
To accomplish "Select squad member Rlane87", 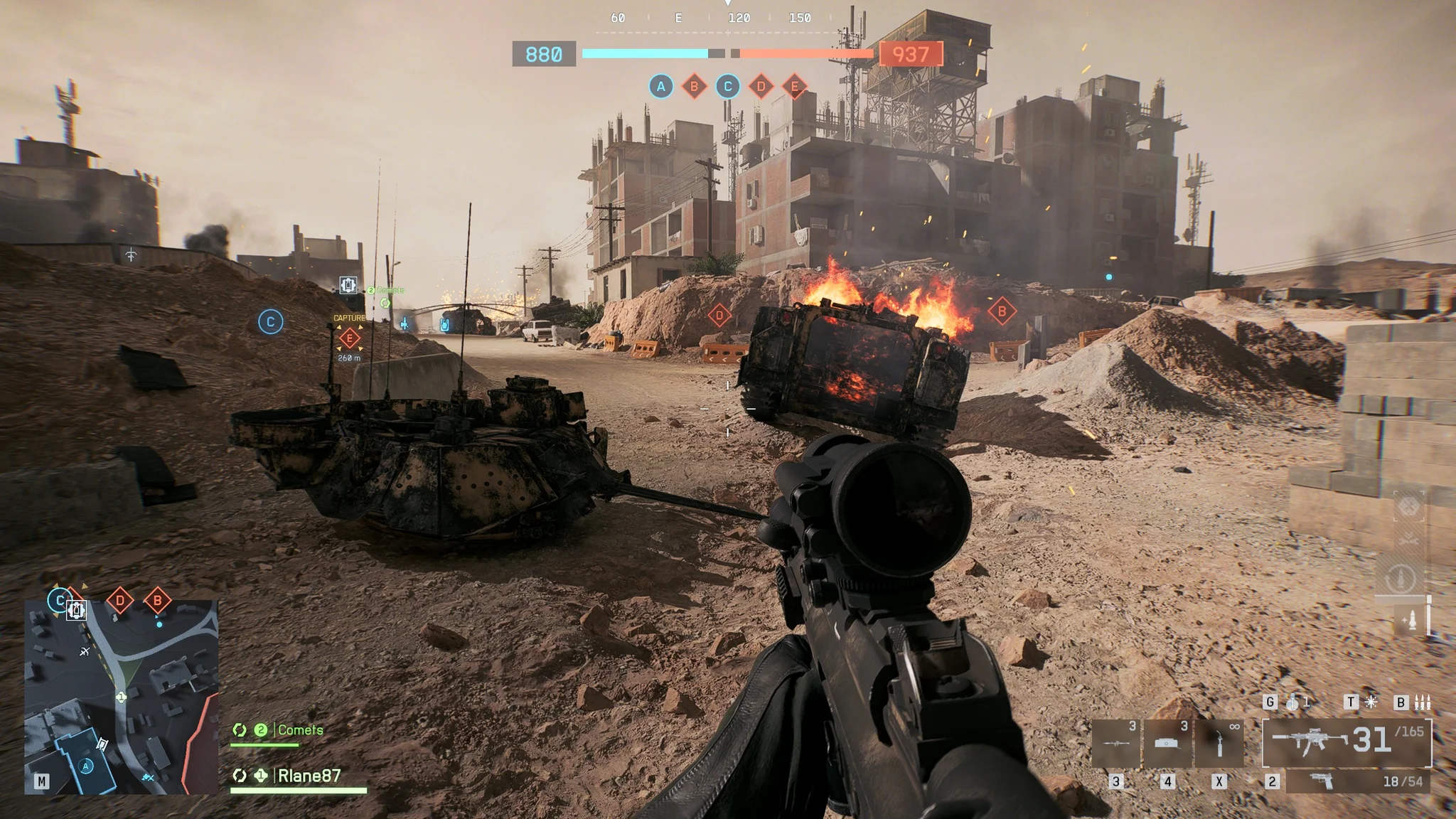I will 309,776.
